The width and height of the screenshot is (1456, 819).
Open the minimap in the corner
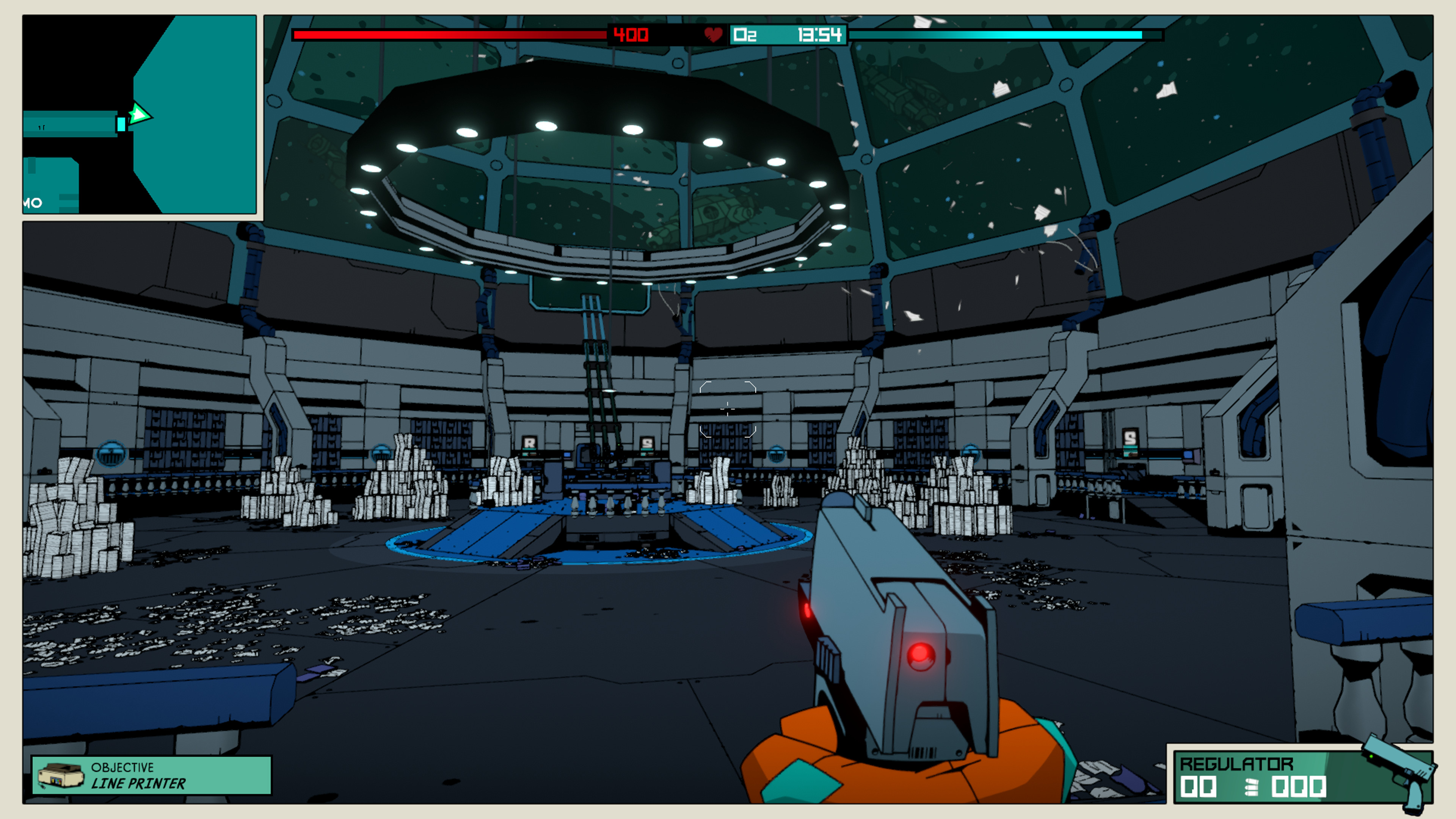(x=140, y=115)
